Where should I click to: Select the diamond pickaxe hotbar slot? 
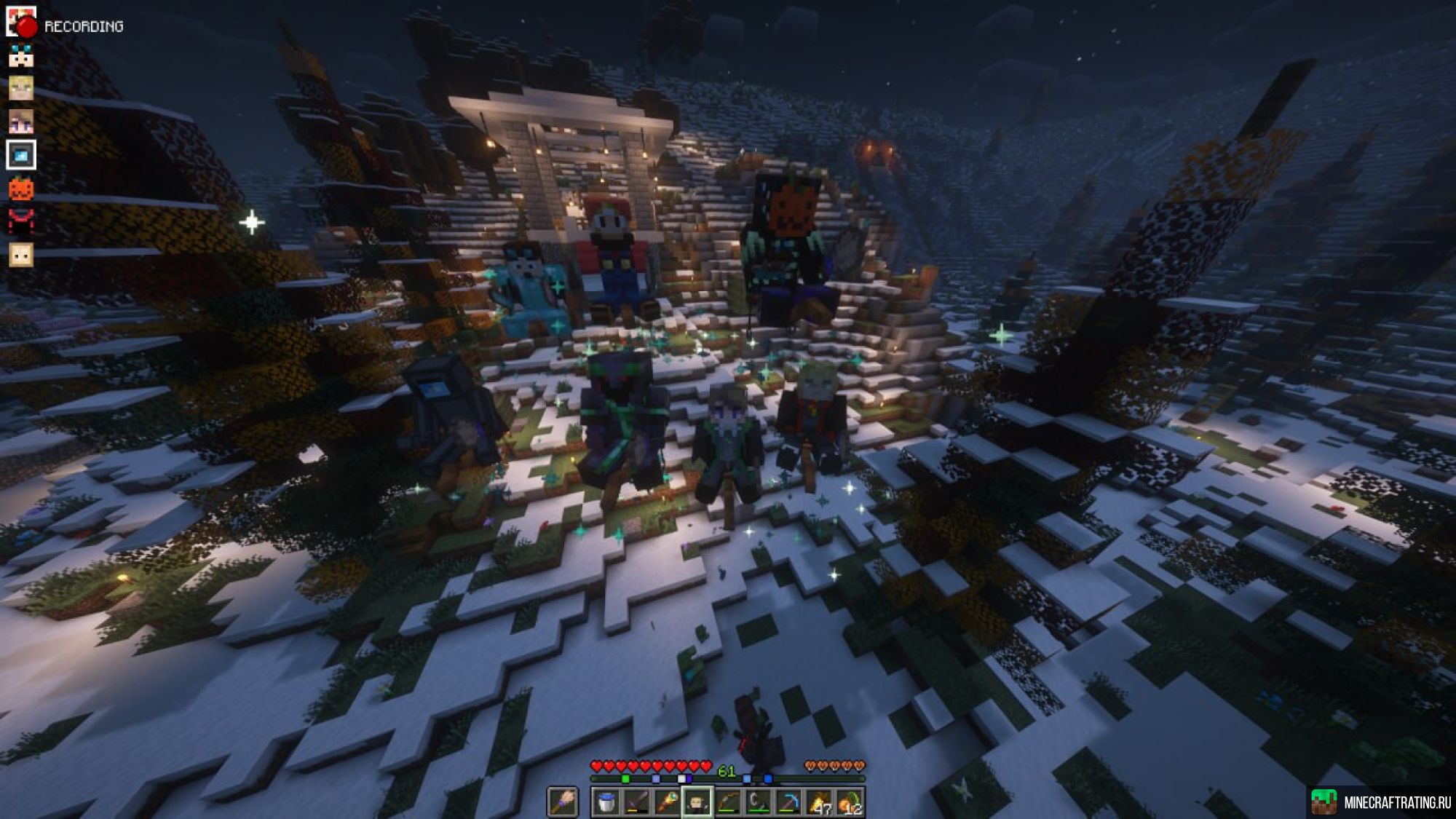(x=789, y=802)
